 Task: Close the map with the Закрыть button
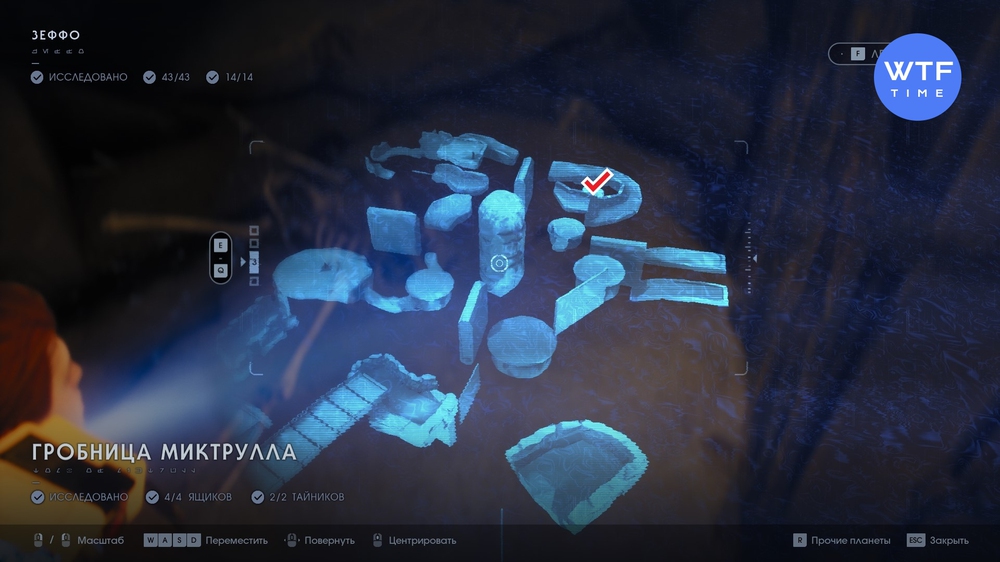(938, 540)
